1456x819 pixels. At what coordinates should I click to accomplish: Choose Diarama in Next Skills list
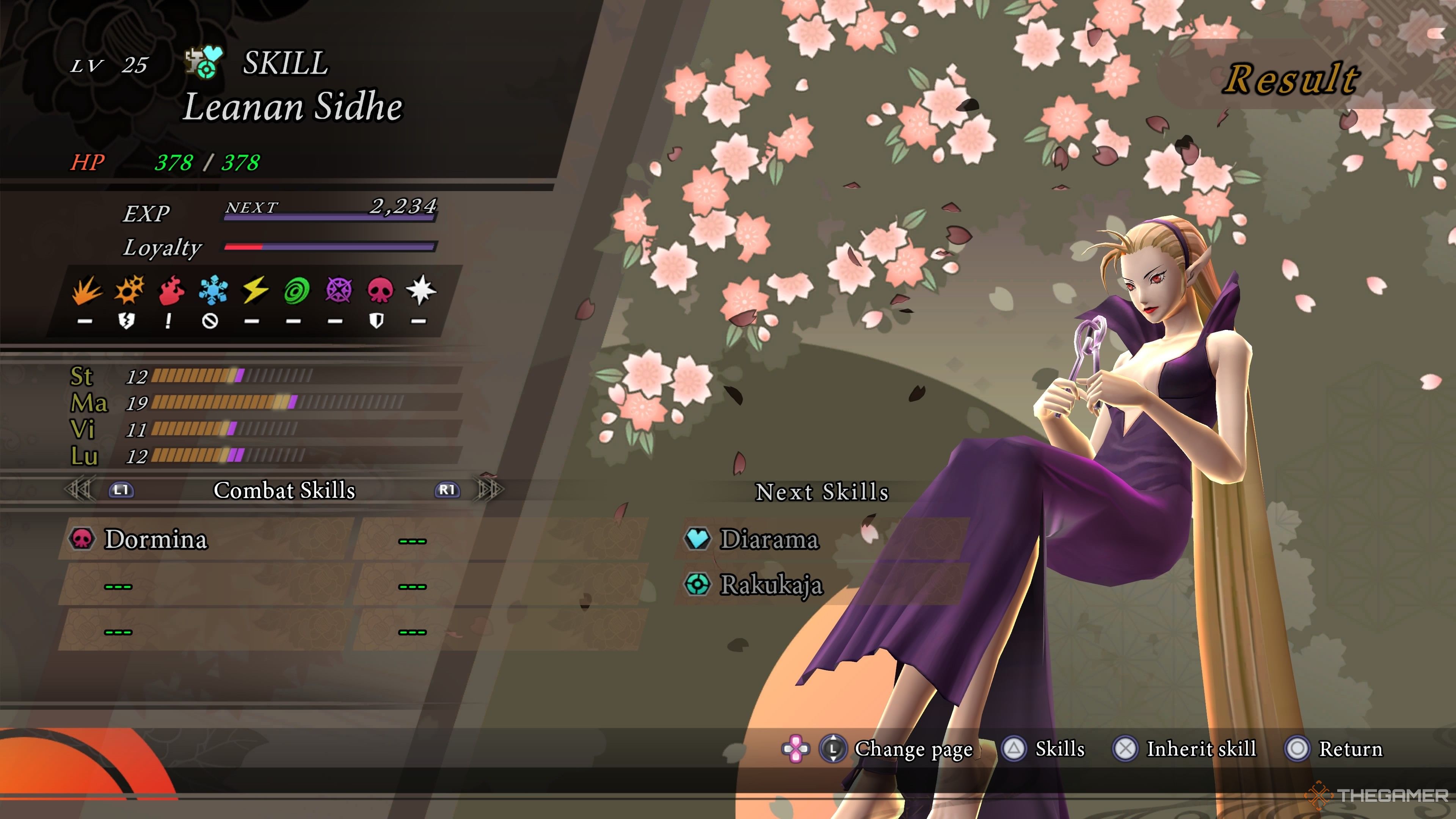pyautogui.click(x=769, y=539)
